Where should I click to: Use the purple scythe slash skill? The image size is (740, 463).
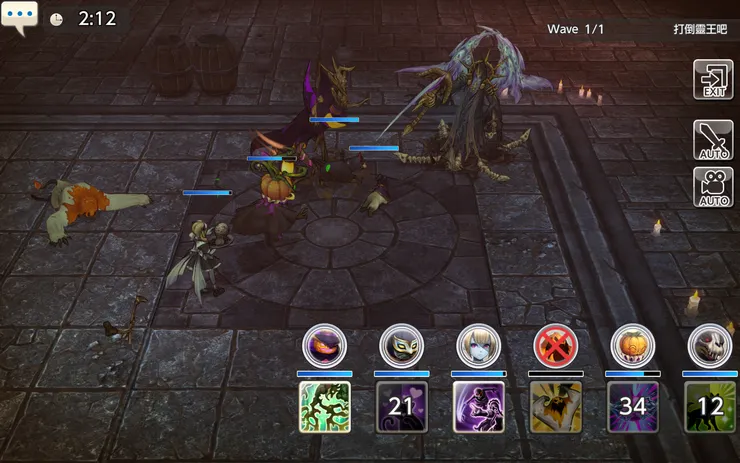(x=479, y=407)
